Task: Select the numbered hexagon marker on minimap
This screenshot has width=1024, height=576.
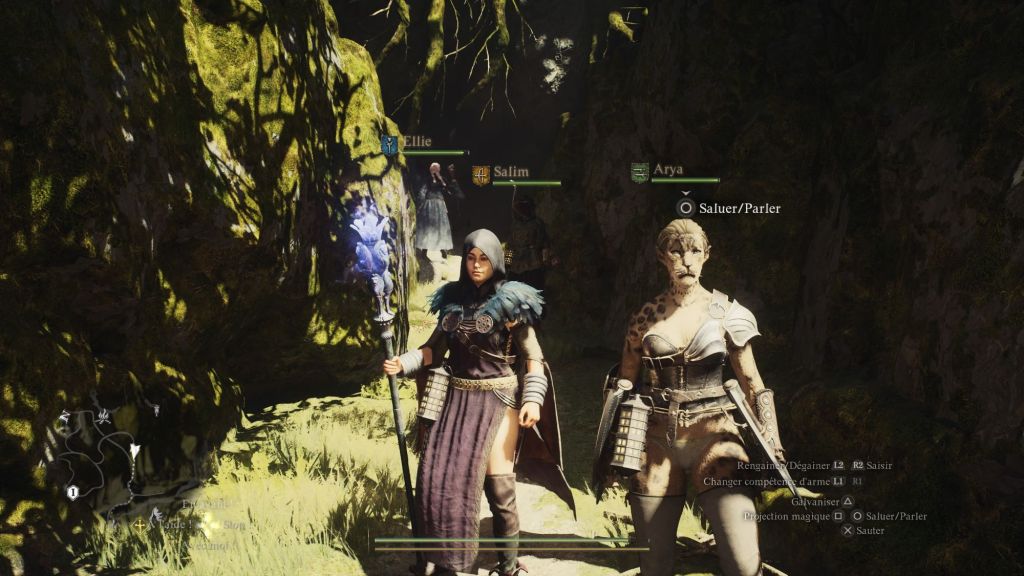Action: 73,492
